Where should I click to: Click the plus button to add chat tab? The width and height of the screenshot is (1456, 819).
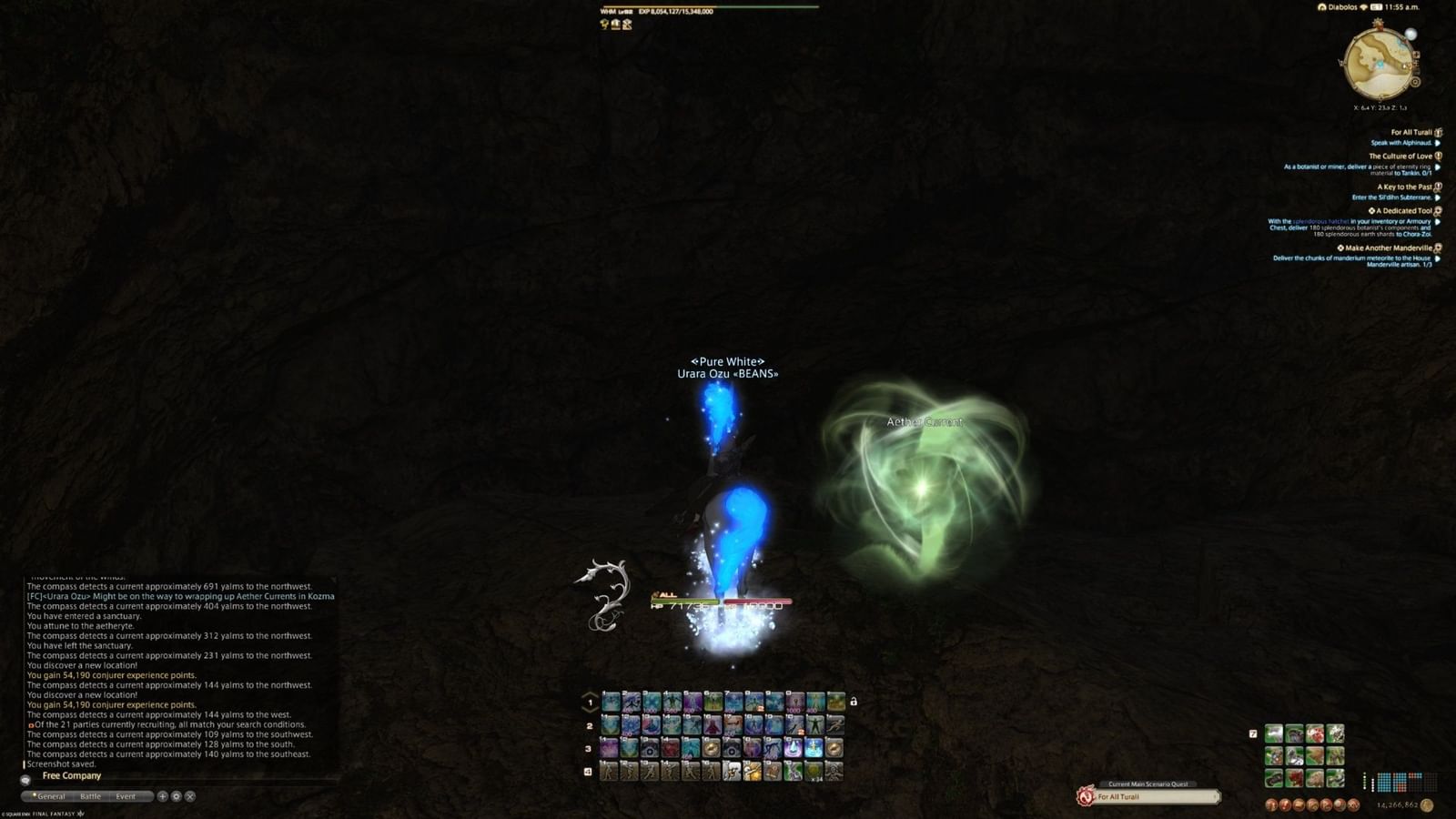(x=163, y=796)
